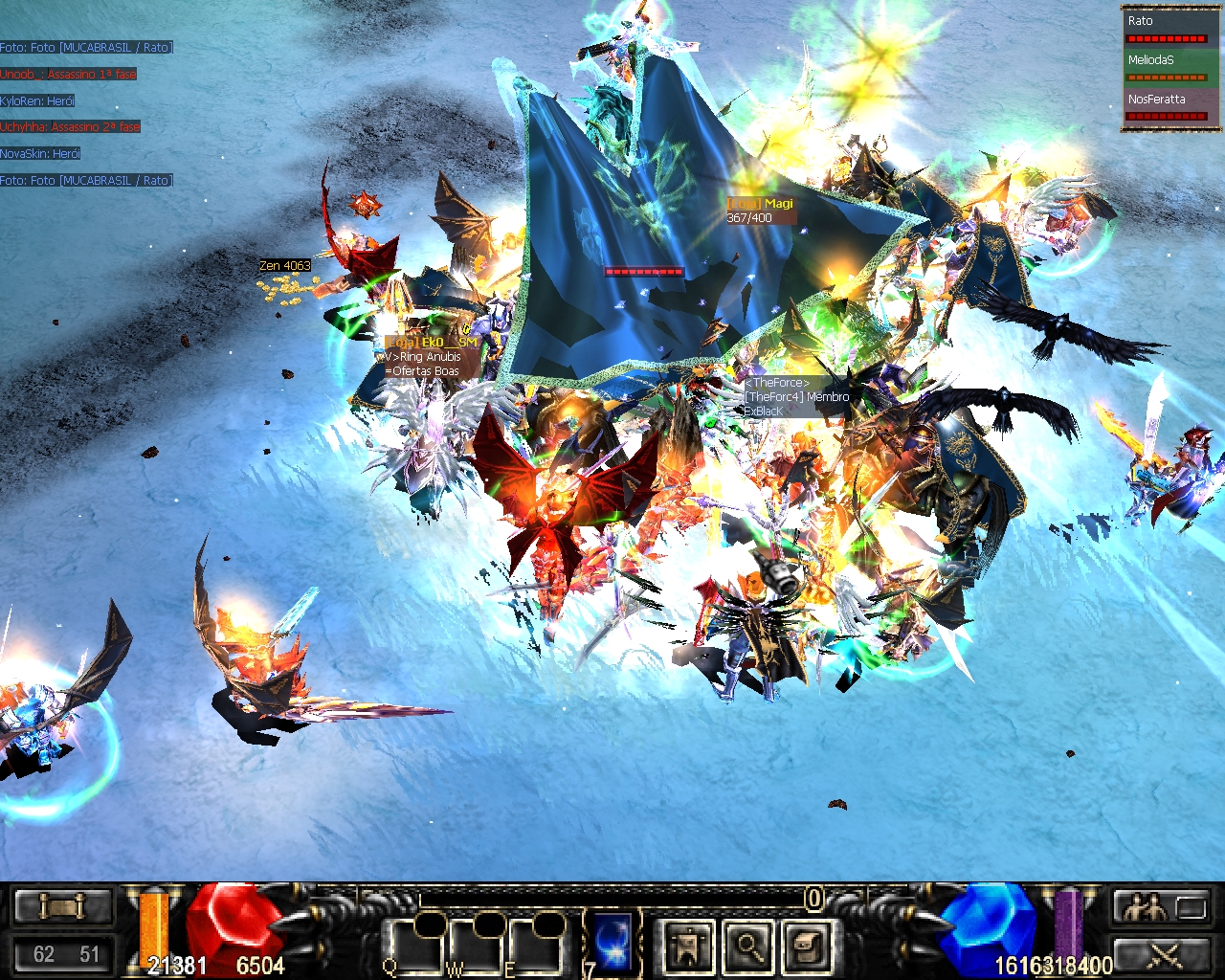Select party member MeliodaS

tap(1166, 68)
